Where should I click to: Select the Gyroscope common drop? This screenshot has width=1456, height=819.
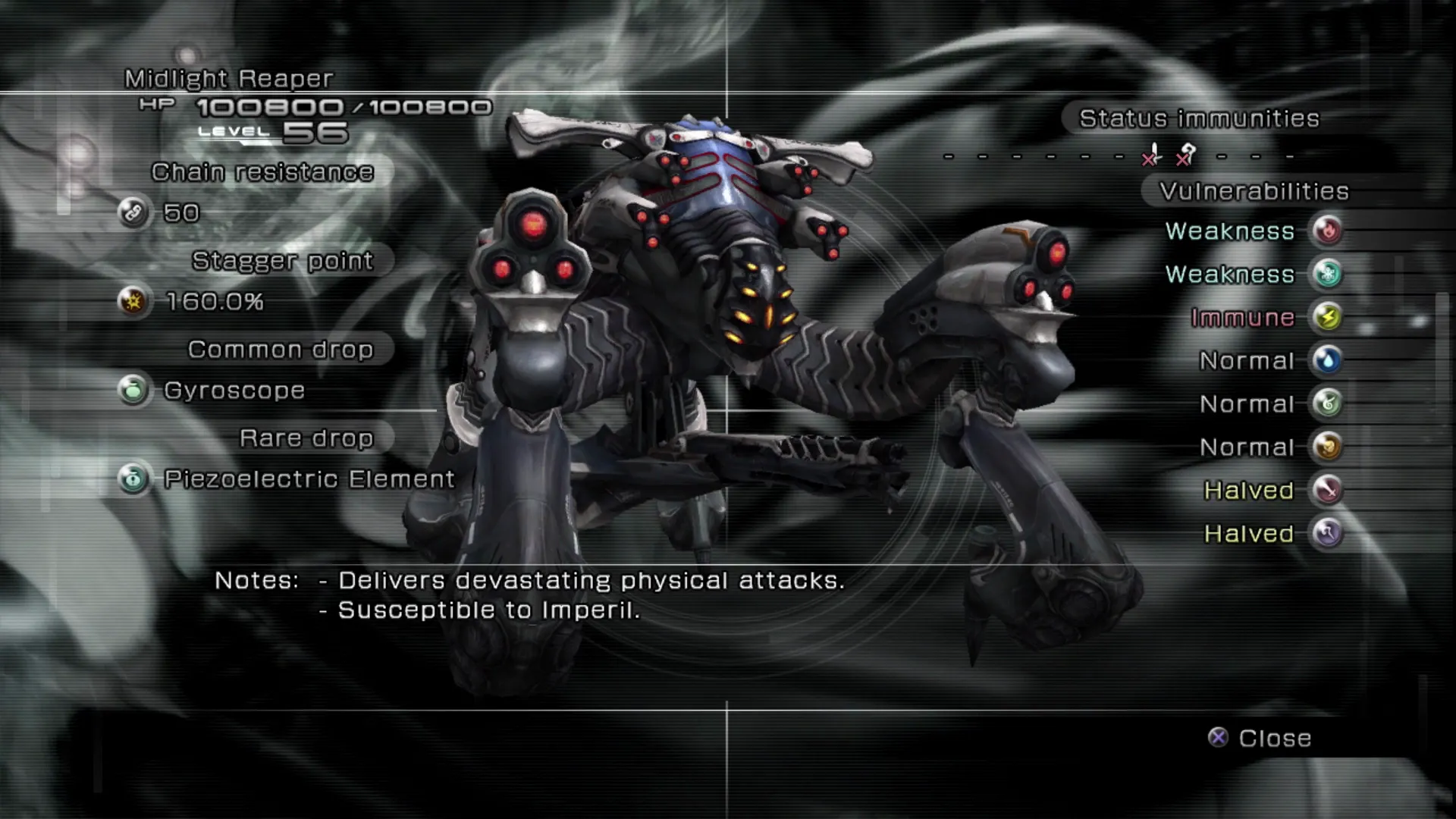[x=234, y=391]
